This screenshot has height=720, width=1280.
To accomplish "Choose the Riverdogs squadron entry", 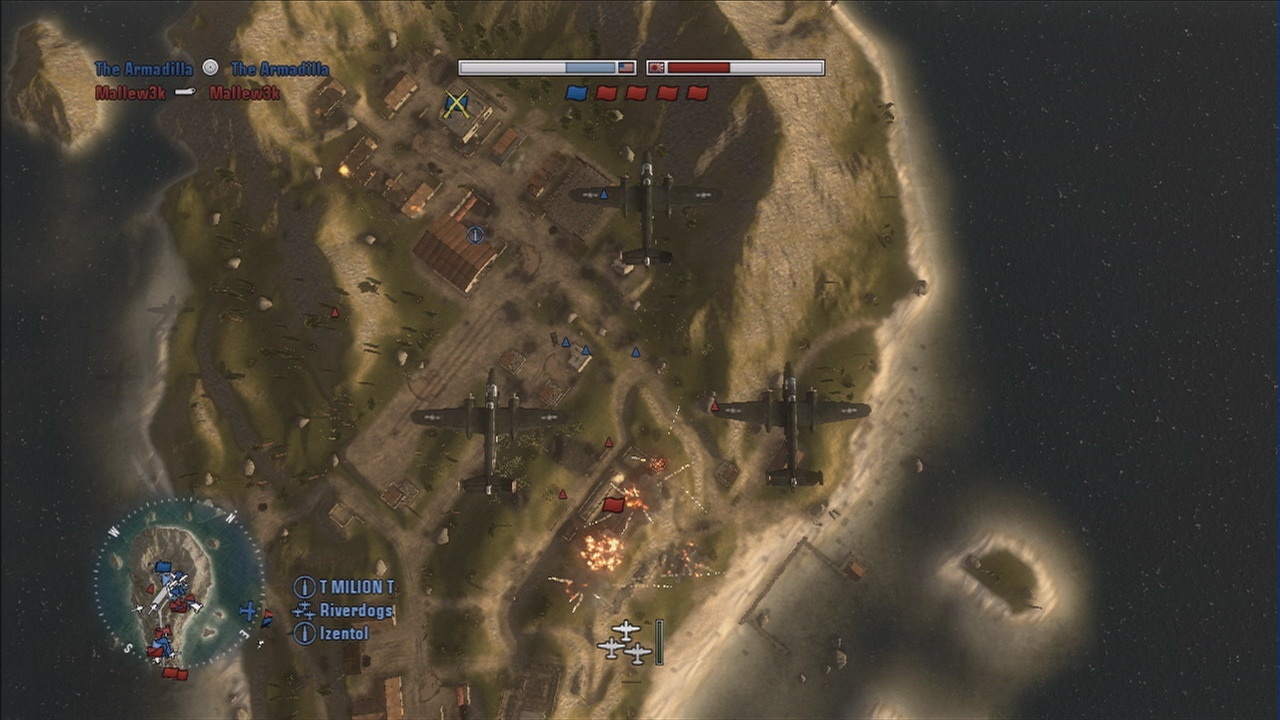I will click(x=356, y=610).
